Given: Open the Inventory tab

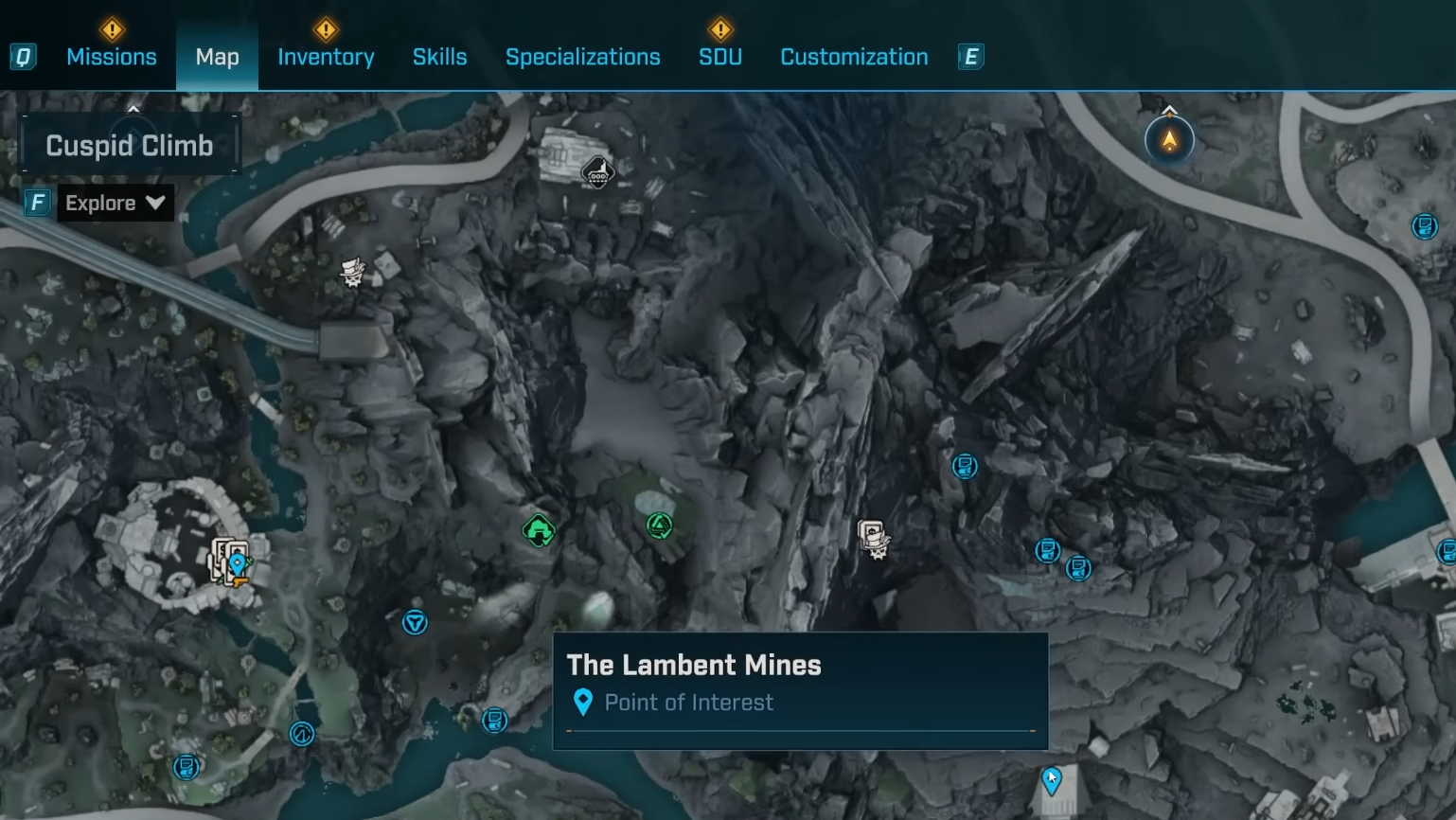Looking at the screenshot, I should click(x=326, y=57).
